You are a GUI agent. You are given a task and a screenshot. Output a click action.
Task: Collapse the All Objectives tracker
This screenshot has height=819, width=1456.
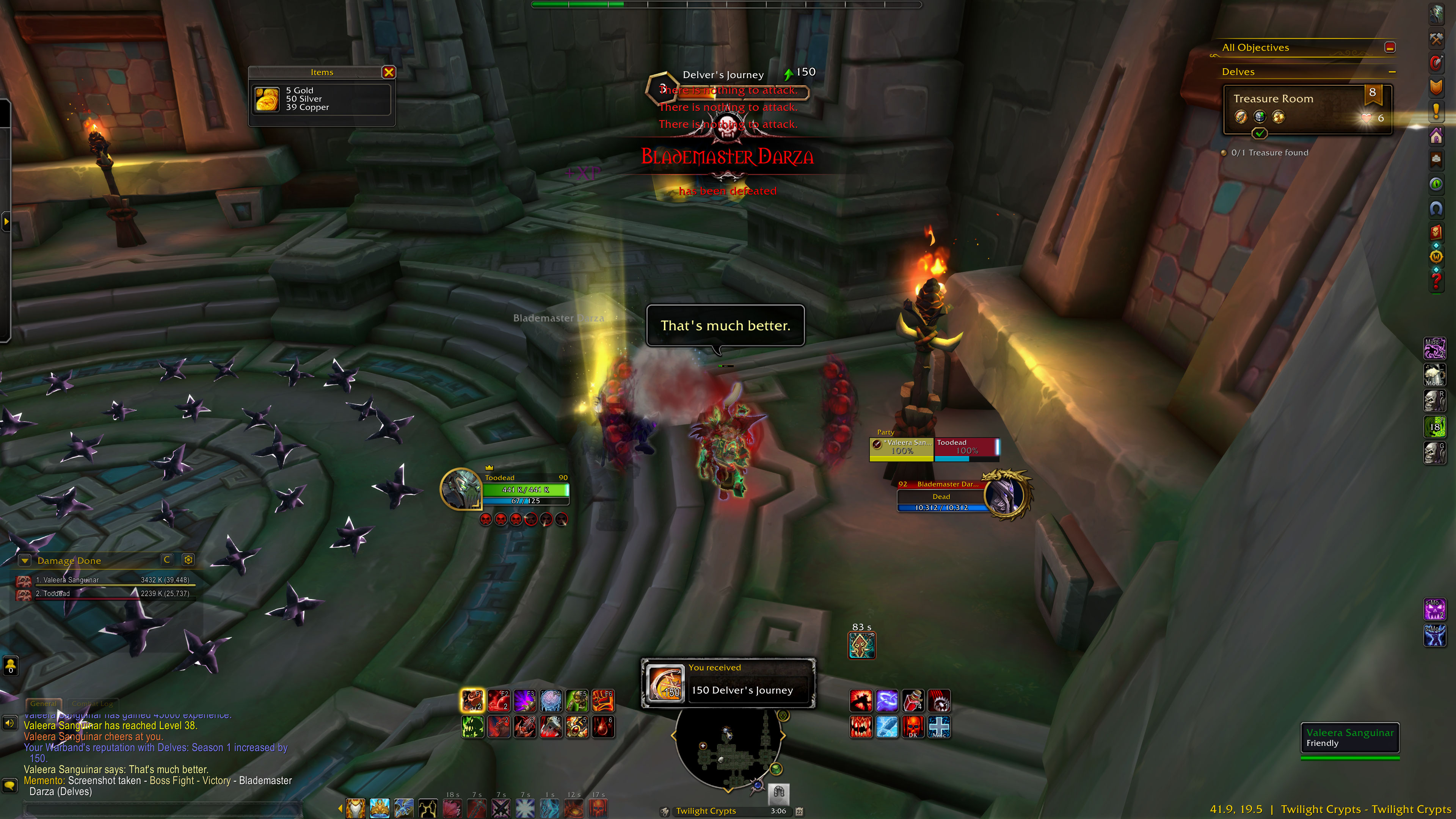point(1390,47)
